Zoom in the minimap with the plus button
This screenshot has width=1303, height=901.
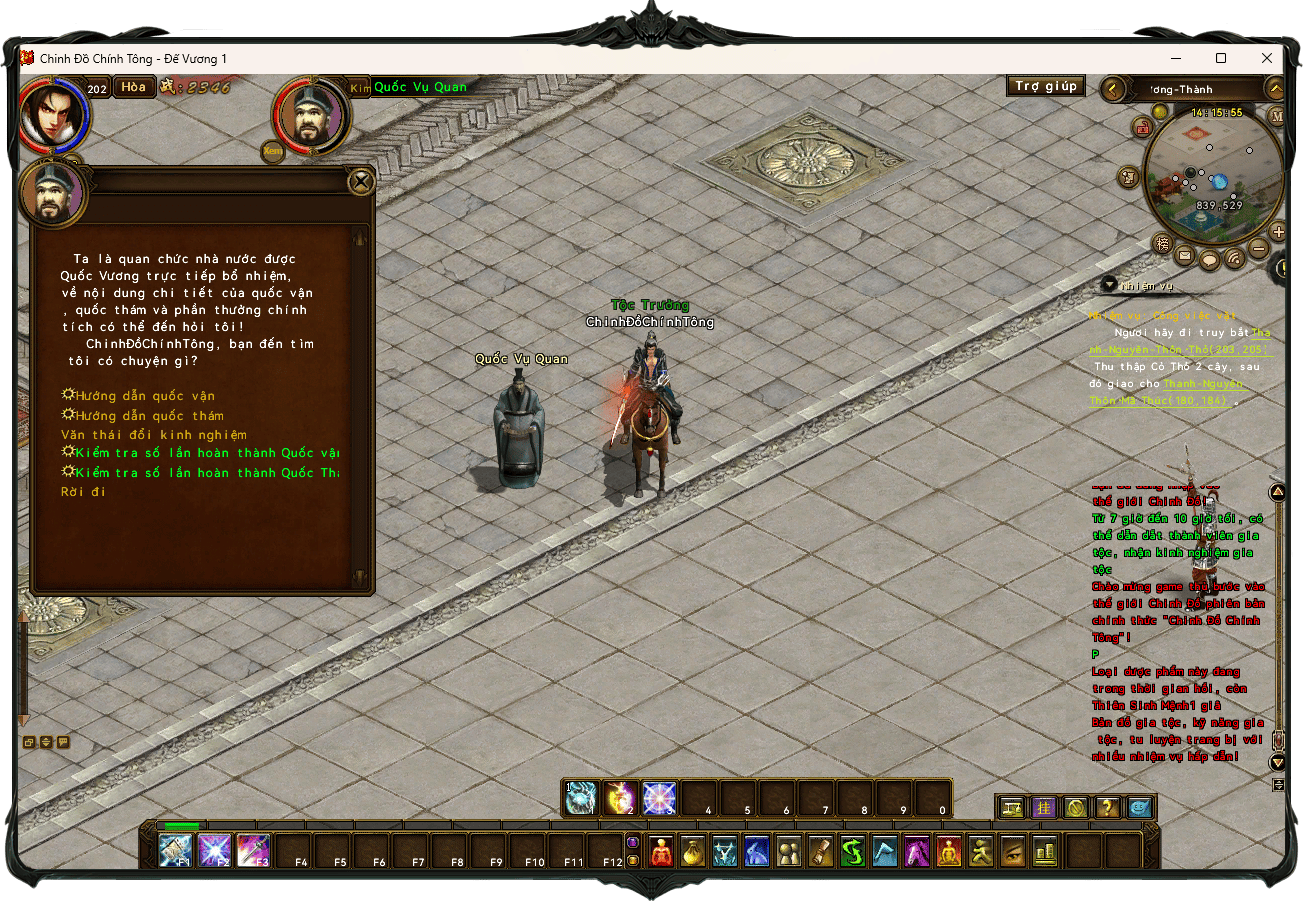coord(1278,232)
